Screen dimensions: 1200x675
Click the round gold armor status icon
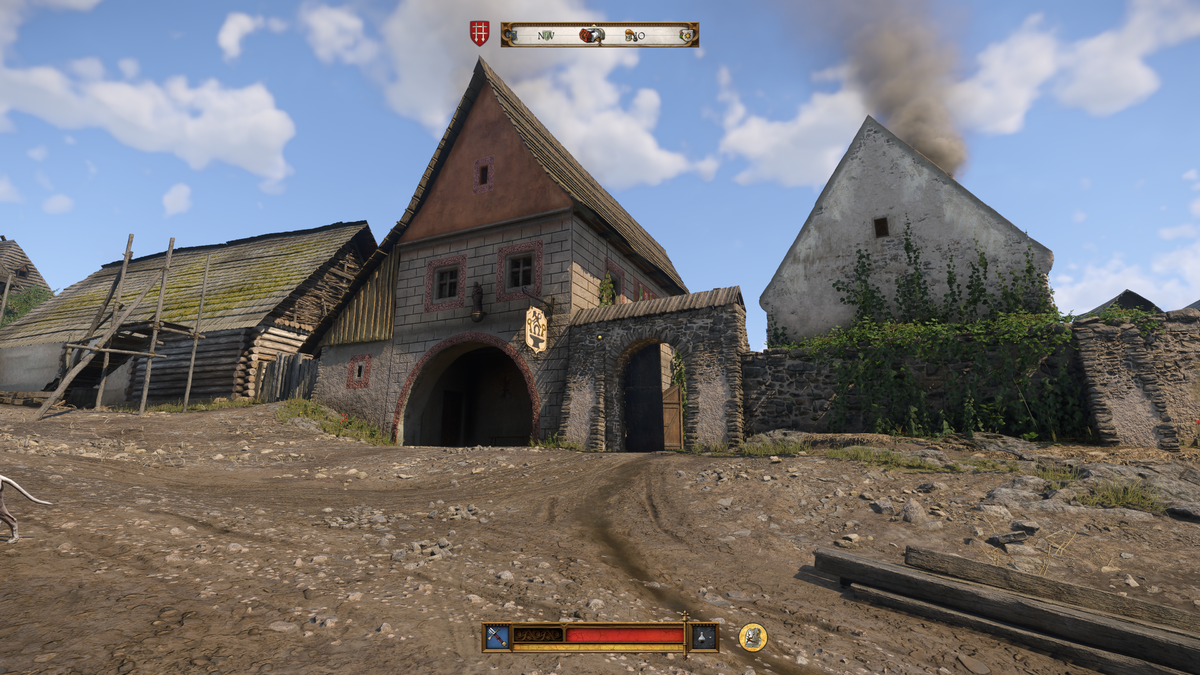[x=752, y=637]
